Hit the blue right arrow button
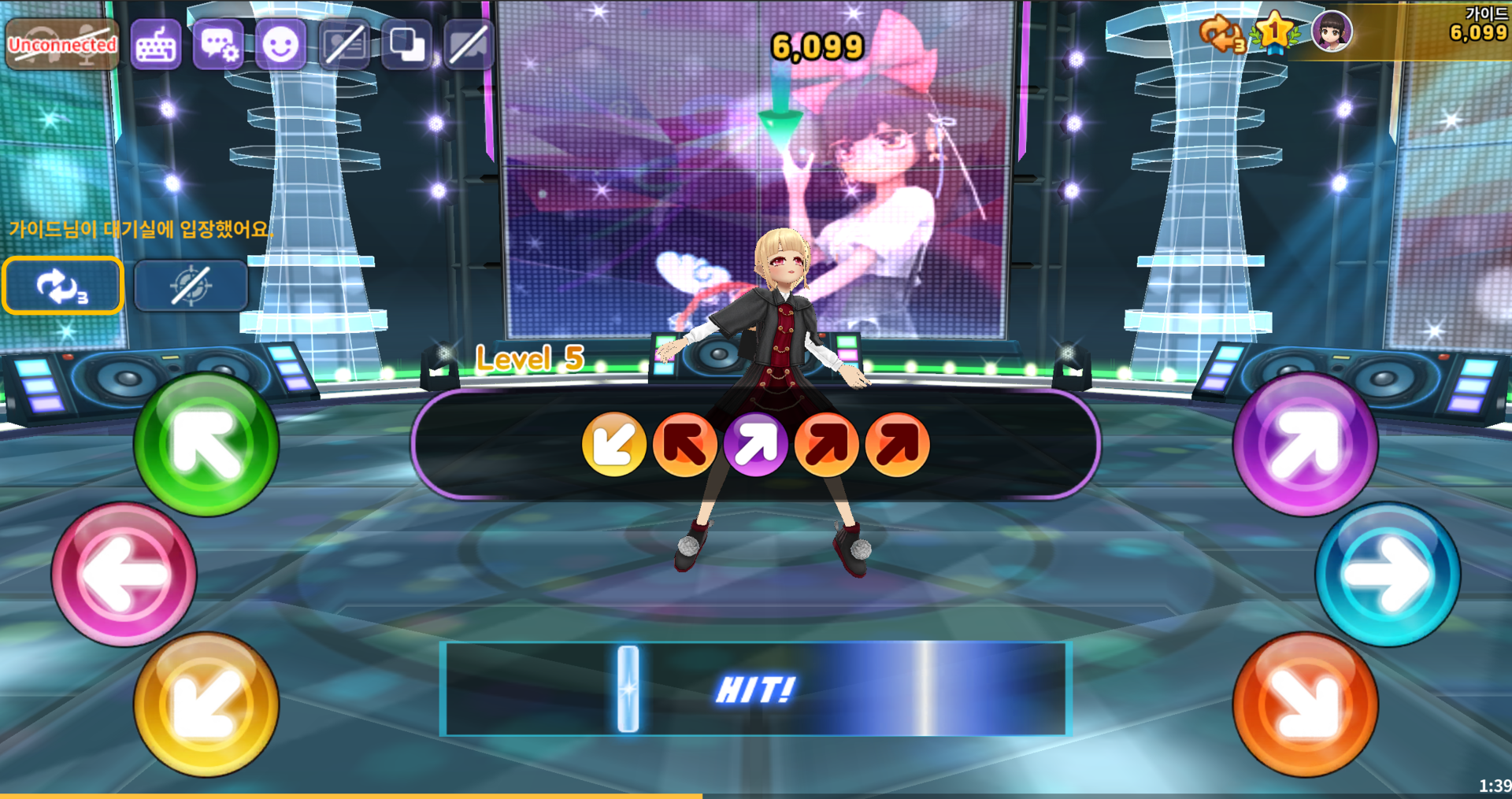Image resolution: width=1512 pixels, height=799 pixels. click(1388, 574)
